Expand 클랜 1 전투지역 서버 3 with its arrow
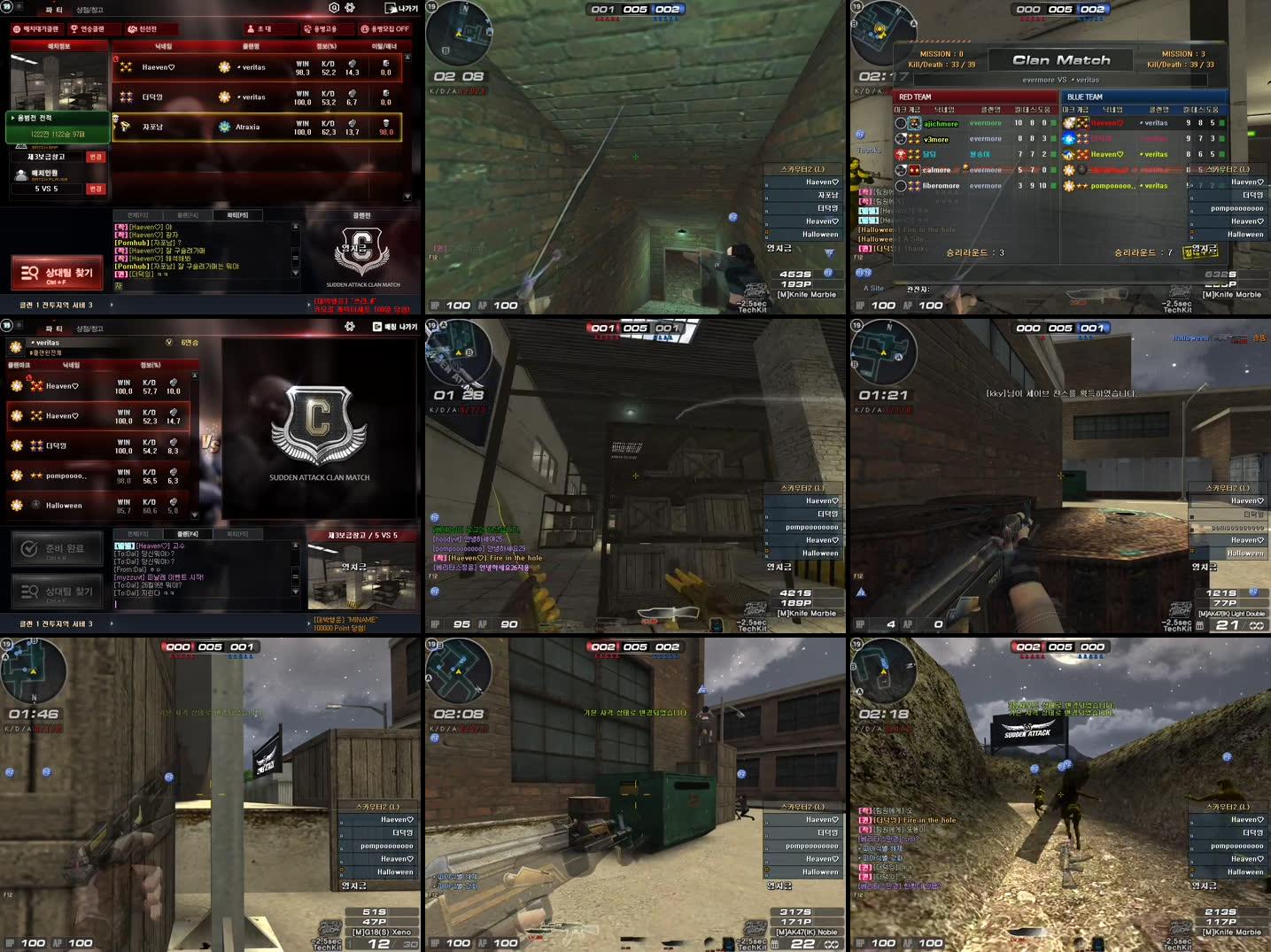The image size is (1271, 952). click(x=112, y=303)
